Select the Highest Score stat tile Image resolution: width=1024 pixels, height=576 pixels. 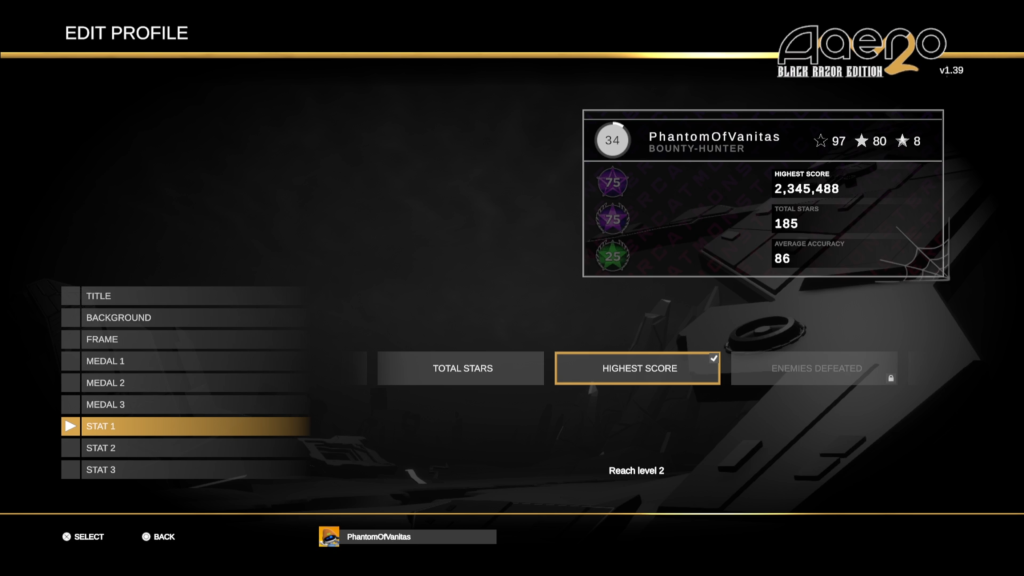coord(638,368)
